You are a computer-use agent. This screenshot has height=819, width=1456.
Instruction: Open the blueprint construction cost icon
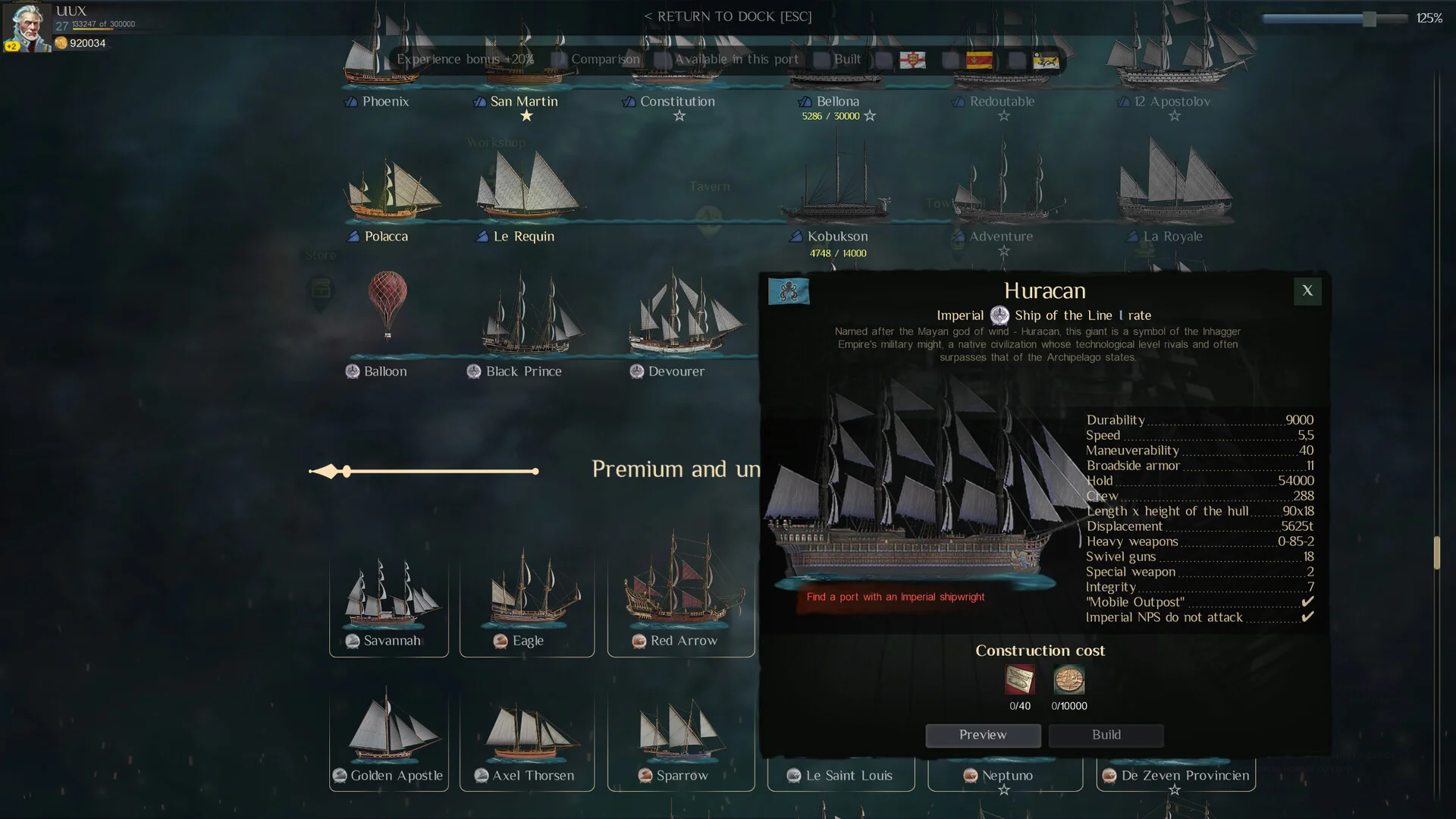(x=1019, y=680)
